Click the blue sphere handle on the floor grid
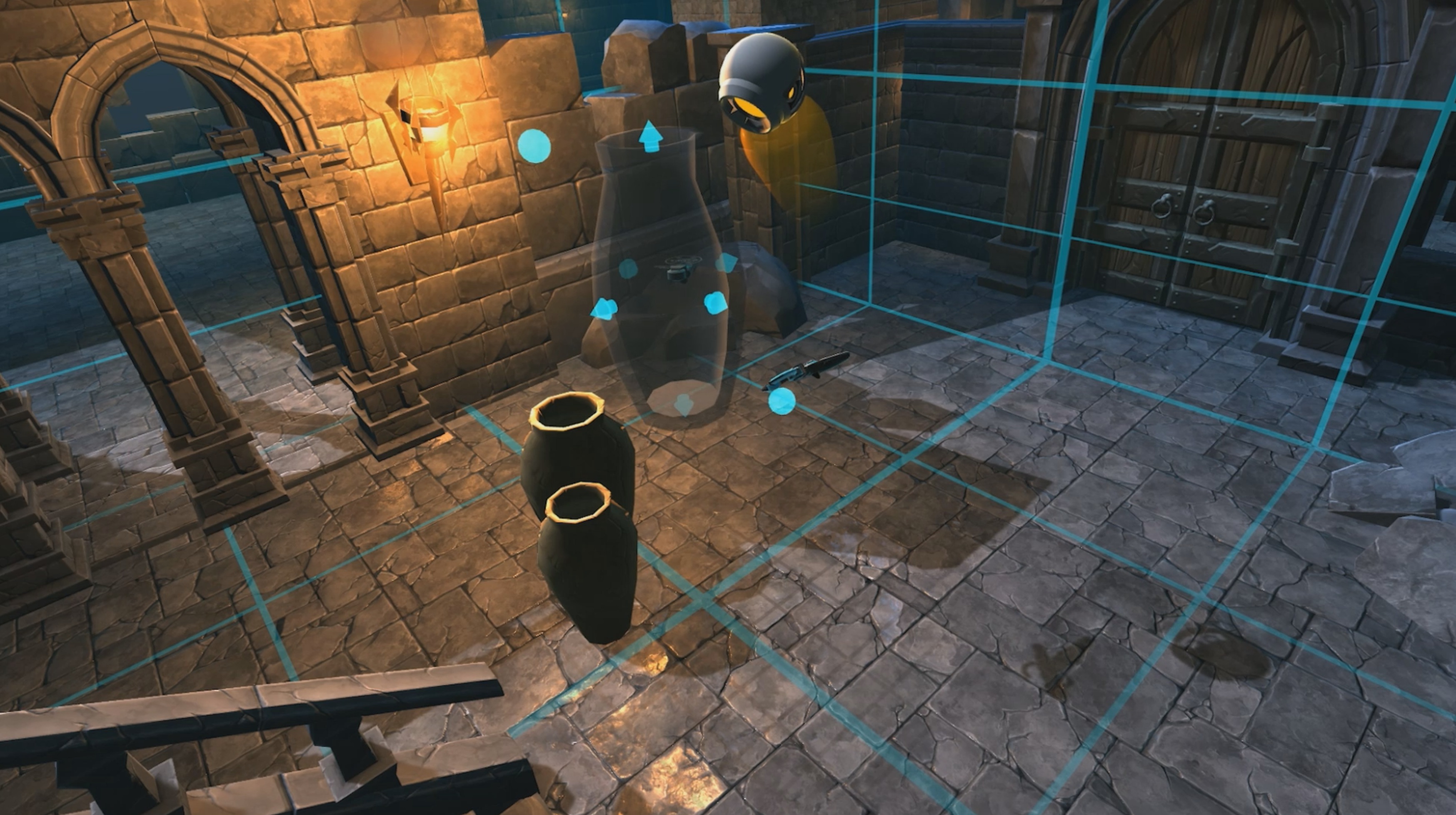This screenshot has height=815, width=1456. (x=782, y=401)
